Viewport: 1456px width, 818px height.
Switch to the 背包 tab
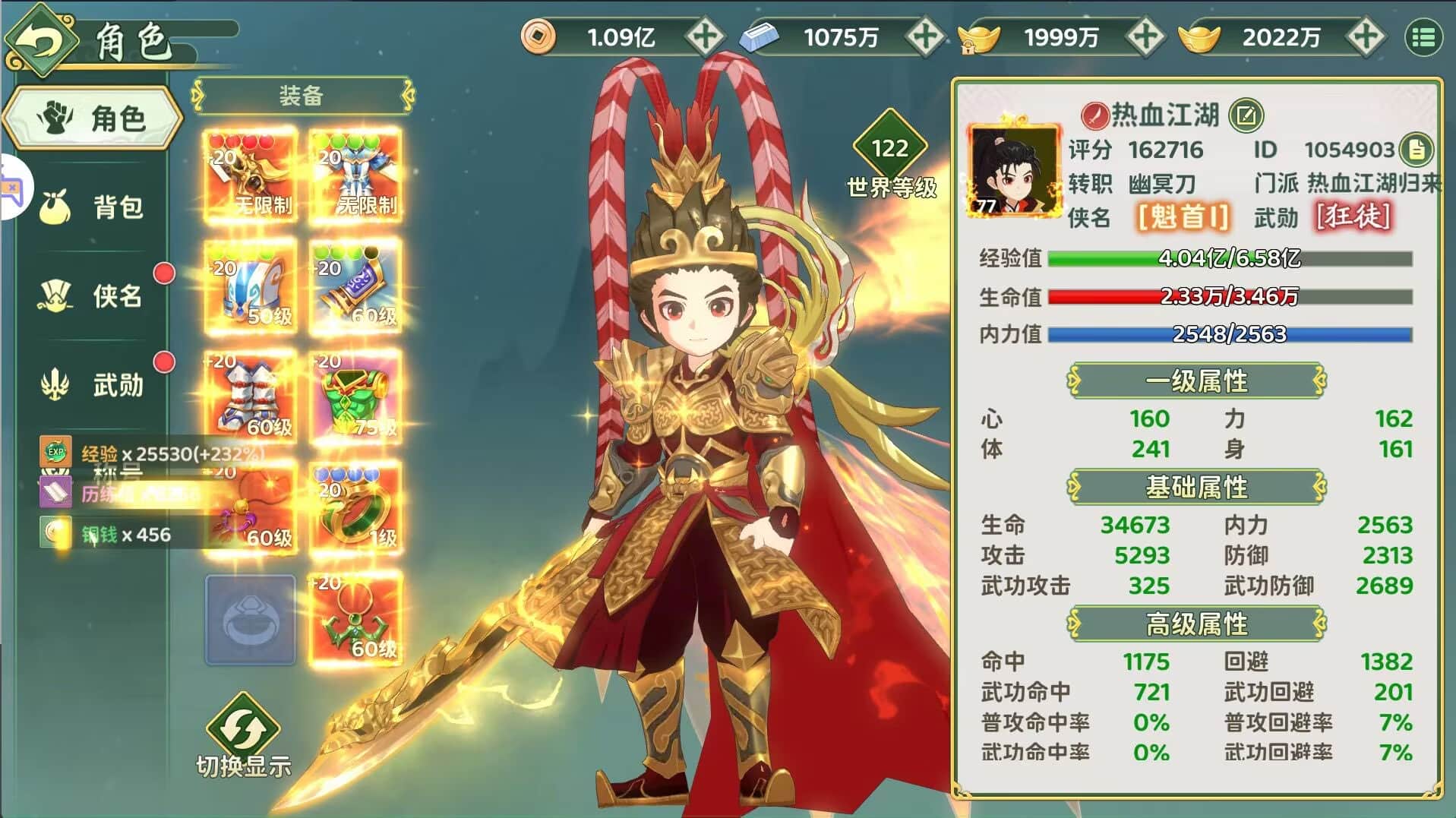90,207
